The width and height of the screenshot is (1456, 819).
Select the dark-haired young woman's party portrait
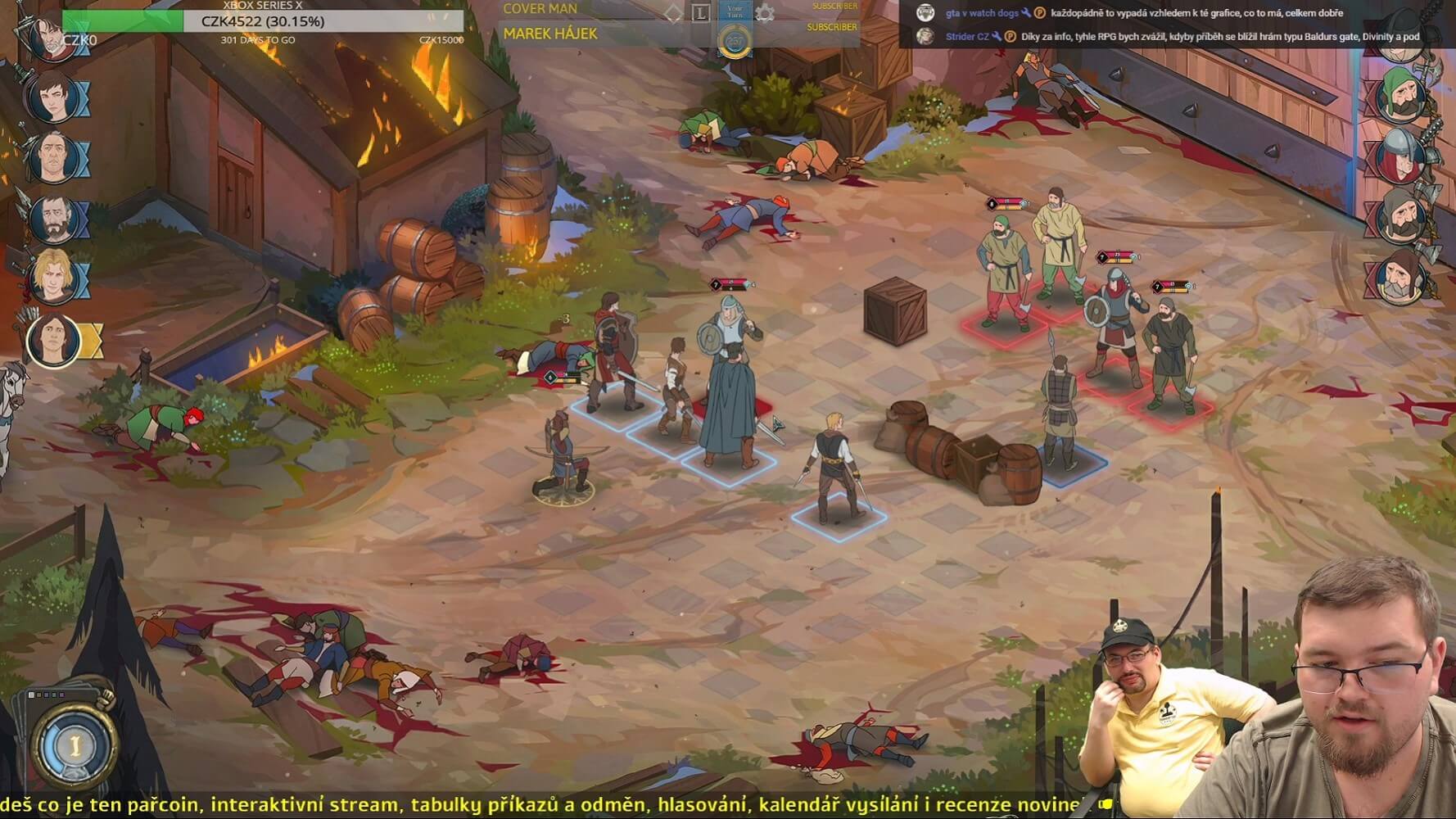click(53, 97)
